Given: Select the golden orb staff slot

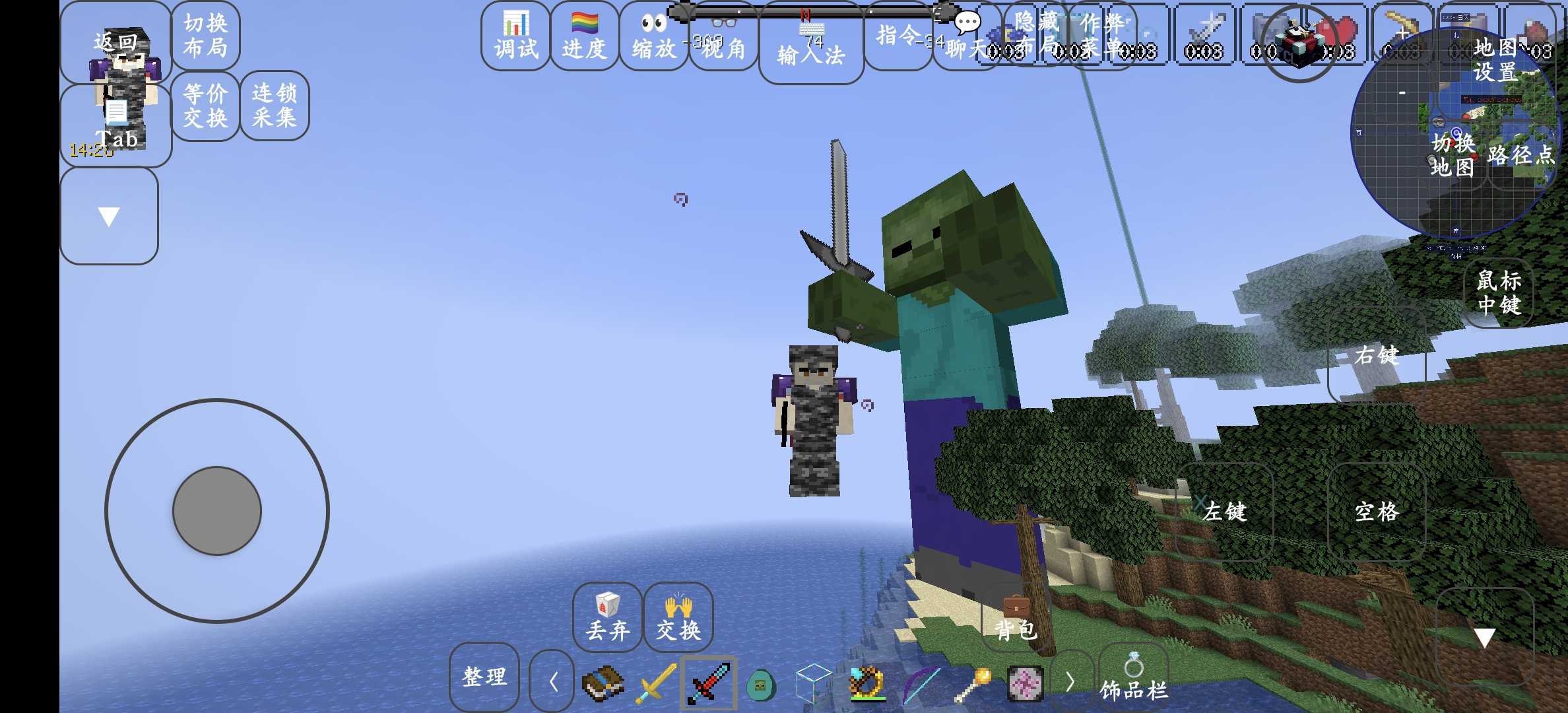Looking at the screenshot, I should tap(972, 684).
